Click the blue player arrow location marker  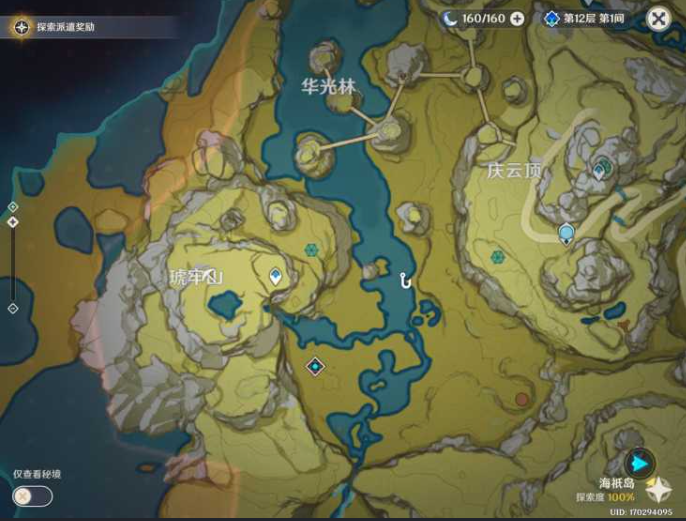point(639,462)
